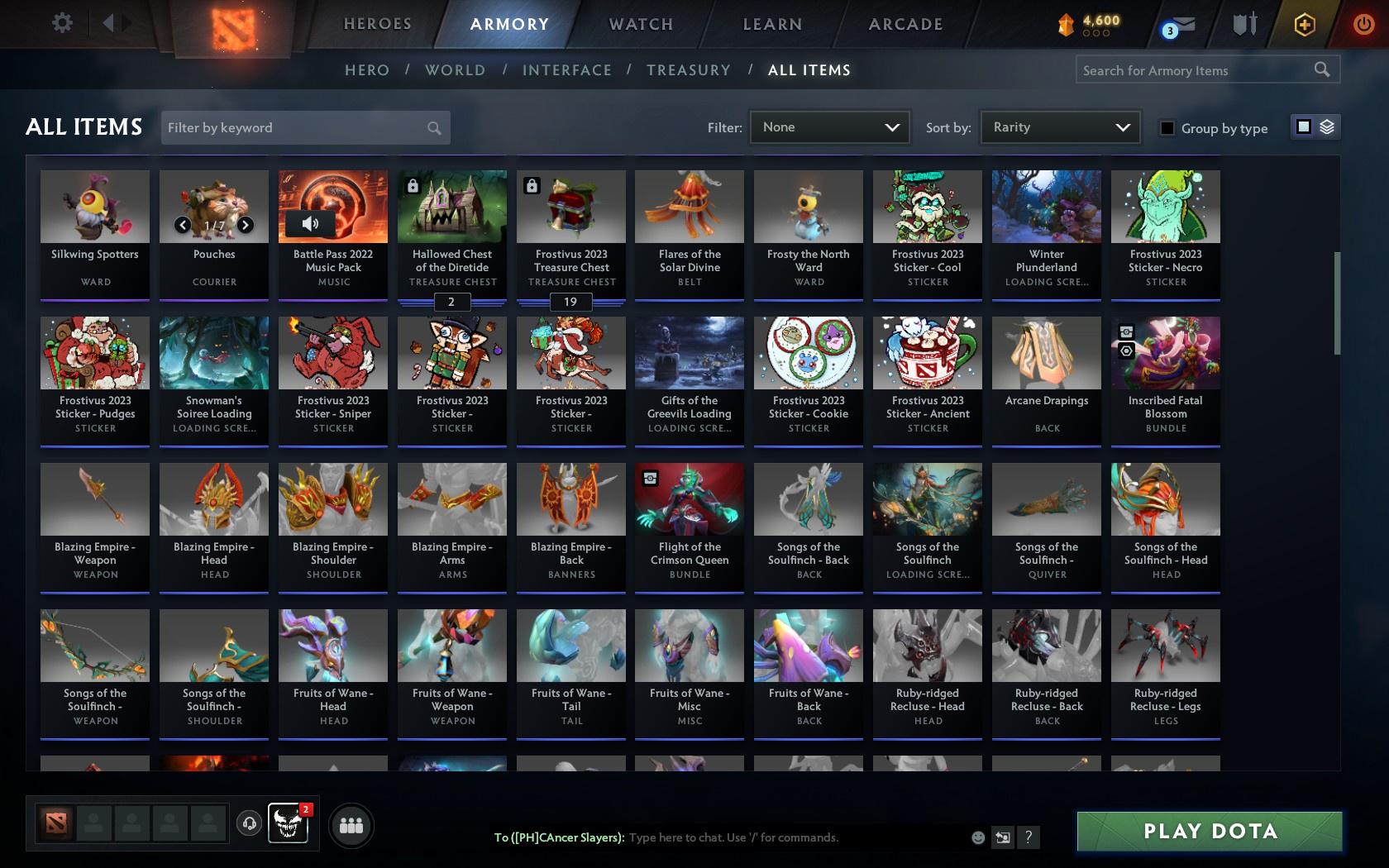The width and height of the screenshot is (1389, 868).
Task: Switch to the Treasury tab
Action: (x=689, y=70)
